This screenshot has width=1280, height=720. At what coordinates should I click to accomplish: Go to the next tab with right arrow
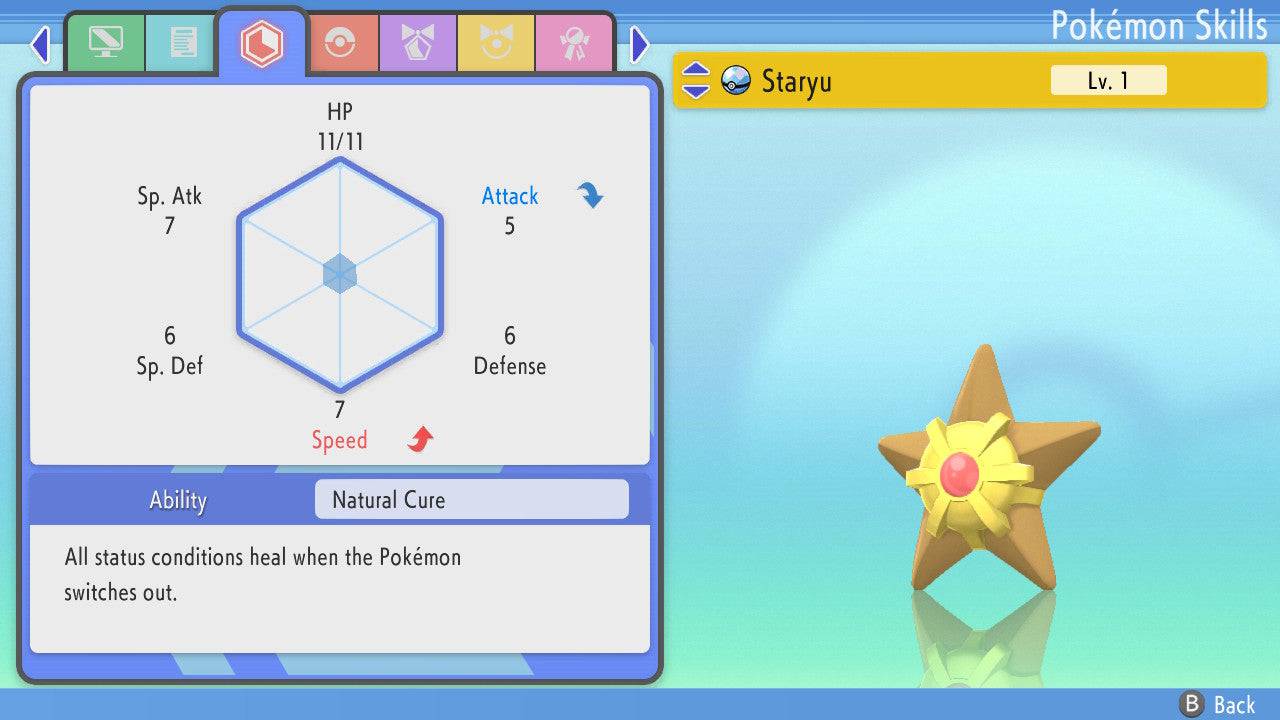[640, 44]
